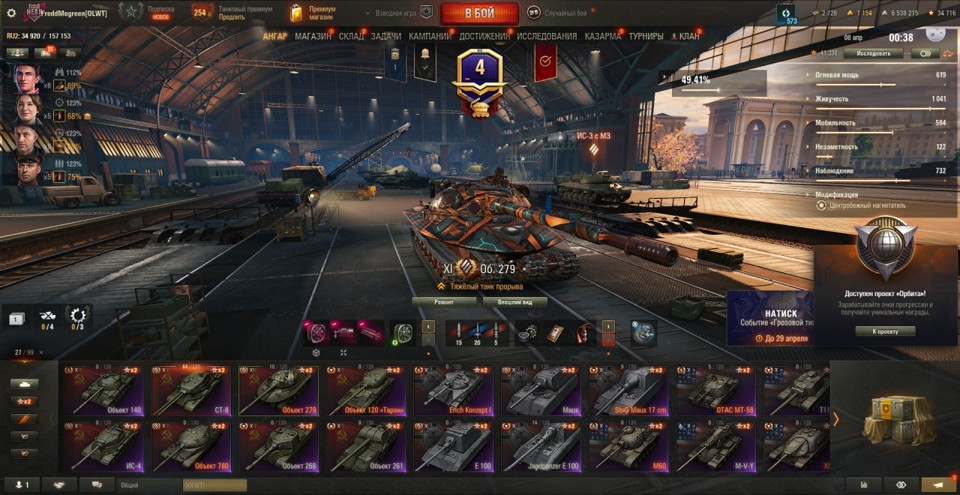The height and width of the screenshot is (495, 960).
Task: Switch to the СКЛАД tab
Action: 351,36
